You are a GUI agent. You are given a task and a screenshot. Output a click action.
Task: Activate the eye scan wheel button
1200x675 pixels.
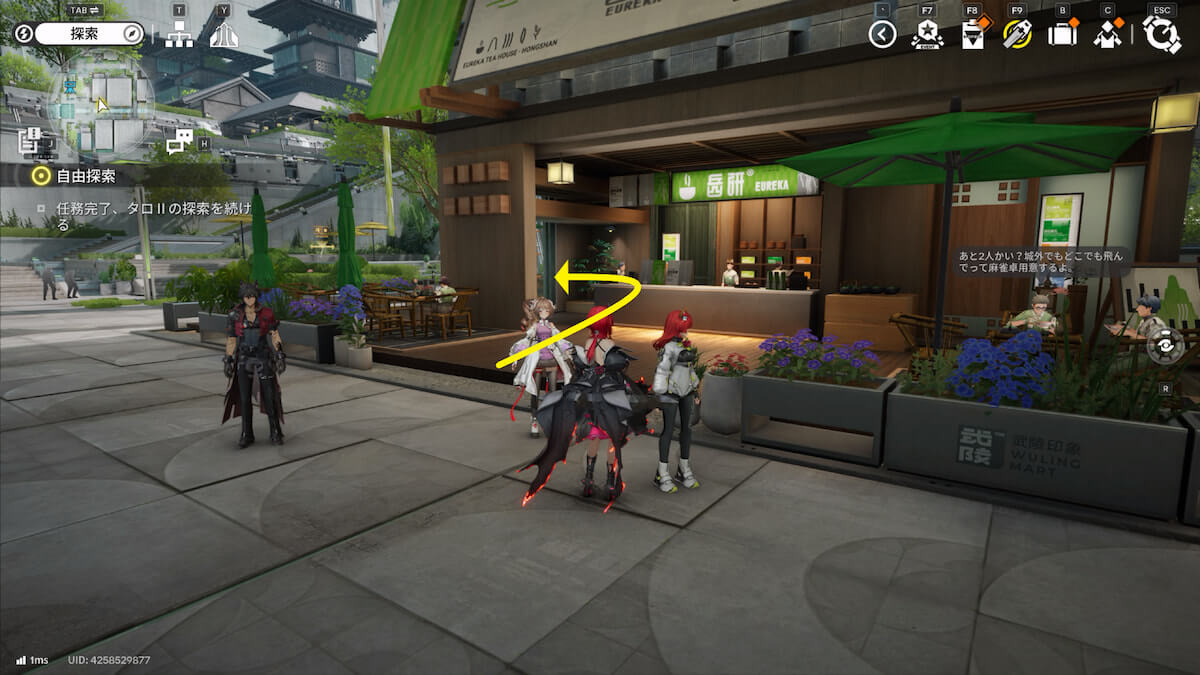tap(1165, 346)
